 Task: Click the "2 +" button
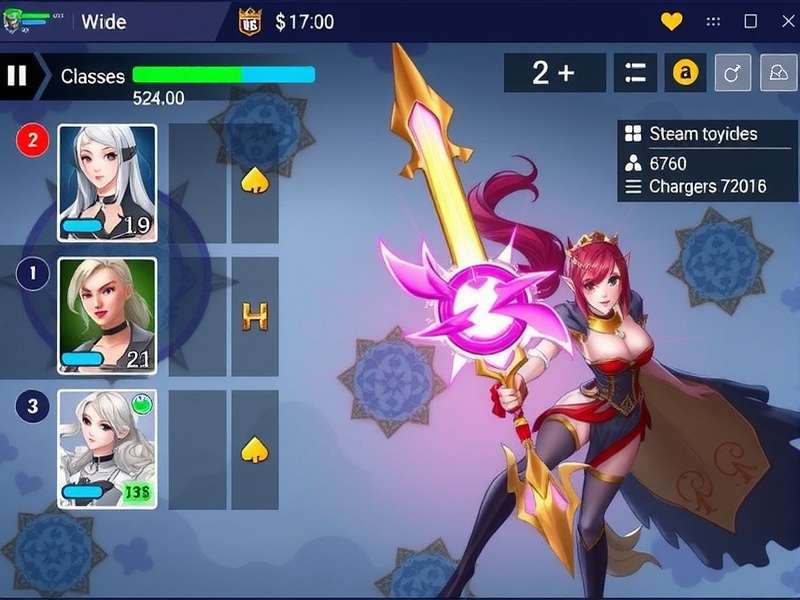tap(554, 73)
